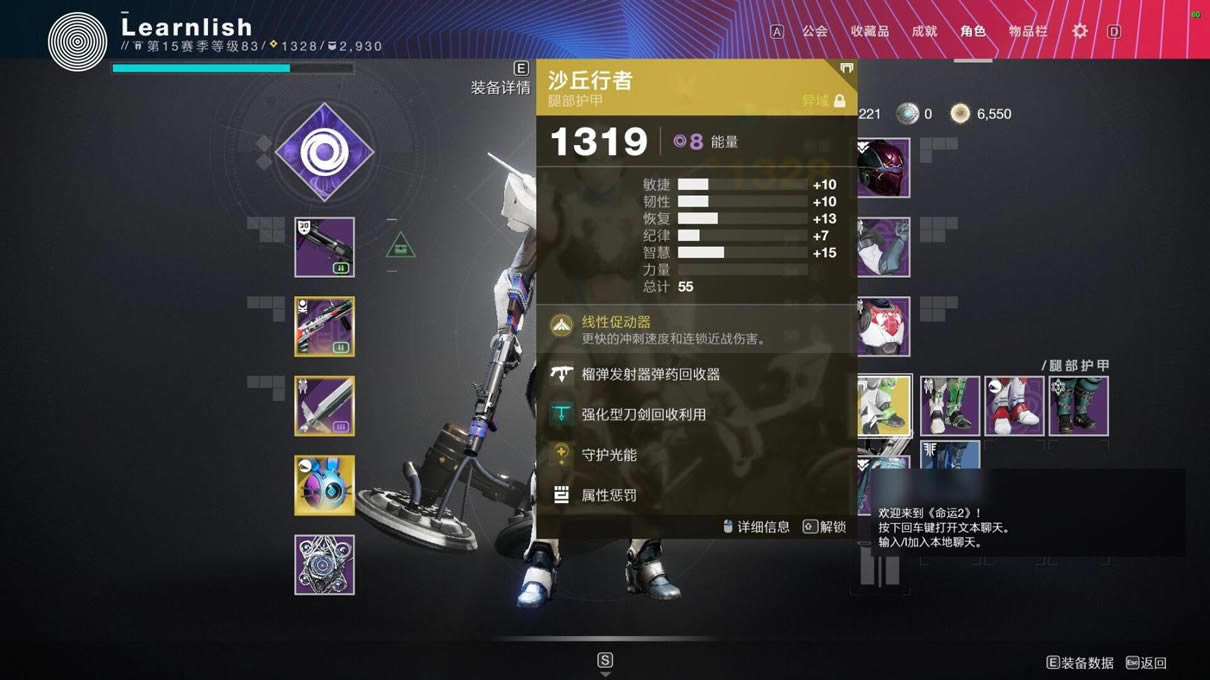Choose the gold-bordered energy weapon slot
Screen dimensions: 1210x680
coord(324,326)
